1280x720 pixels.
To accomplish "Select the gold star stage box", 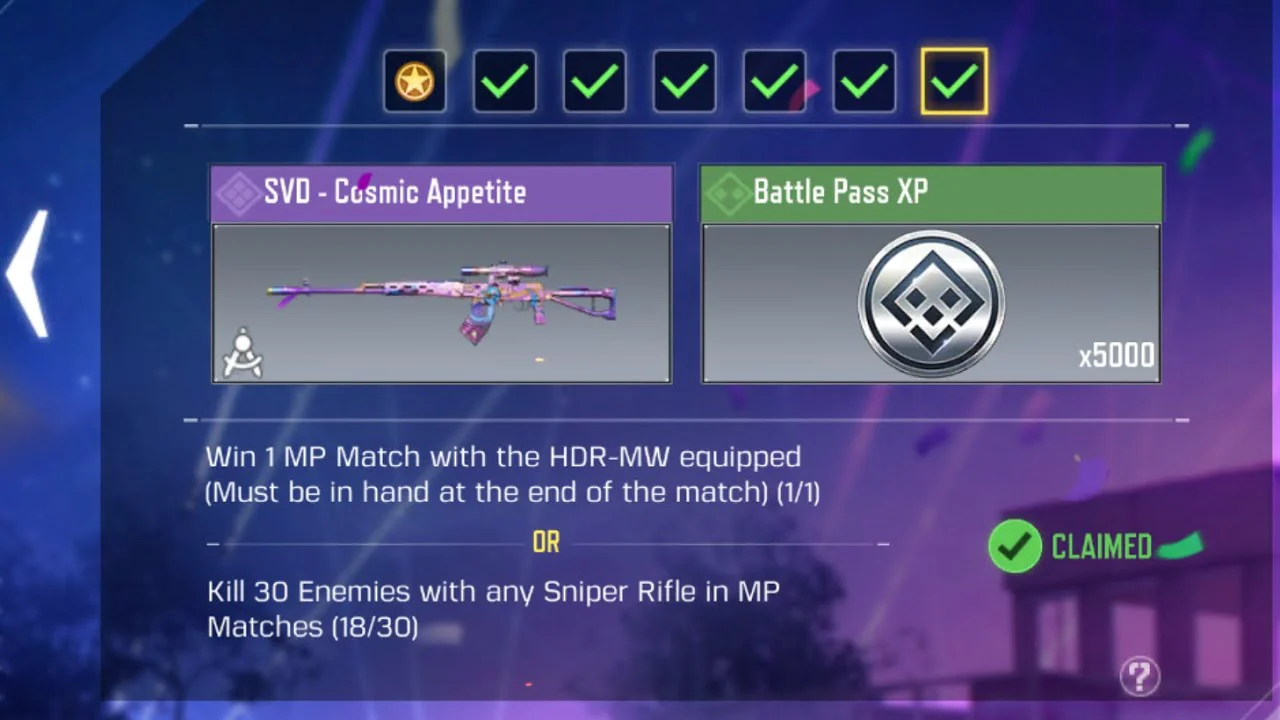I will 415,81.
